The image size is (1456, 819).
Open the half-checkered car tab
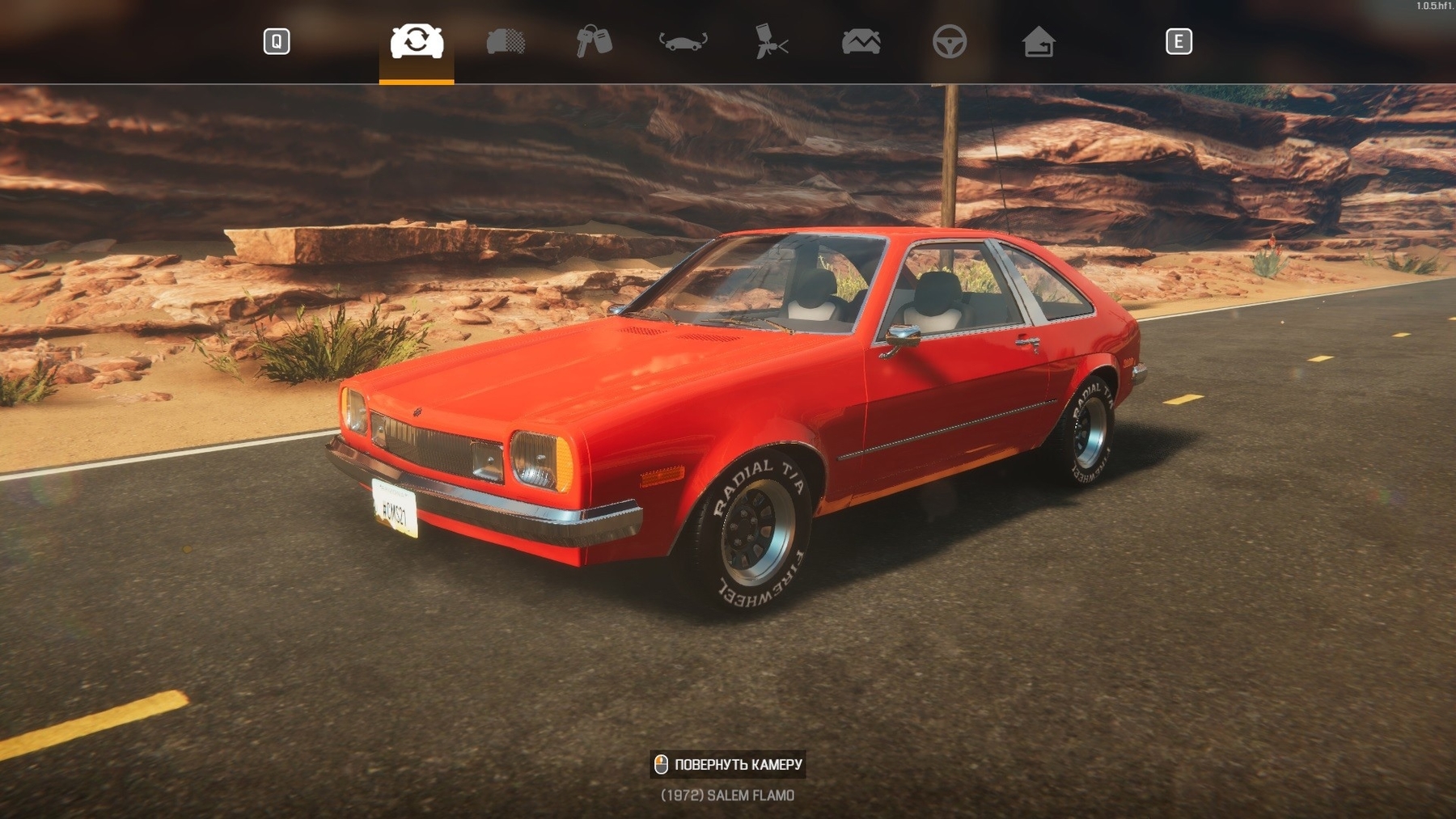click(x=506, y=41)
